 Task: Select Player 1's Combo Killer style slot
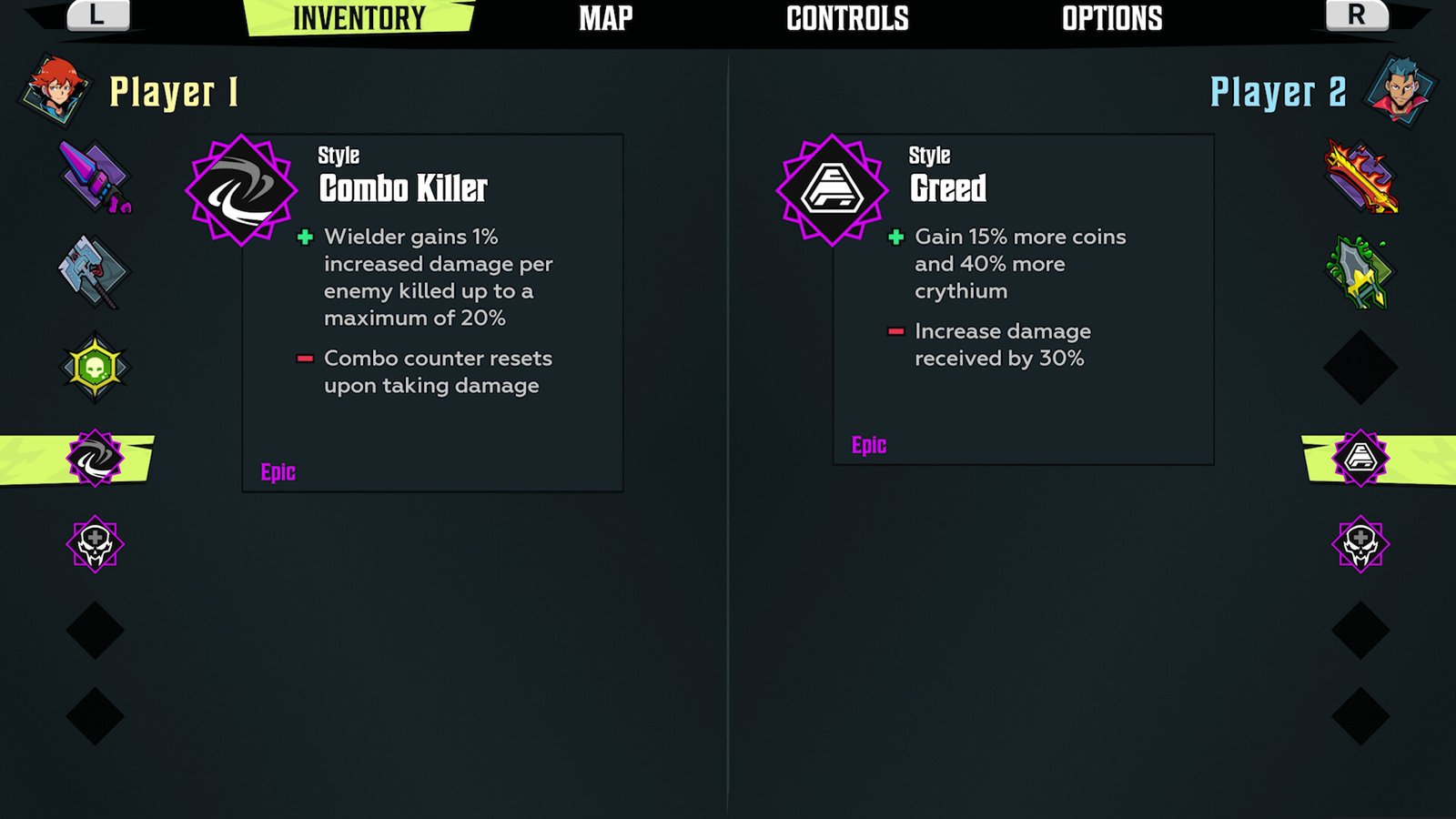point(95,458)
